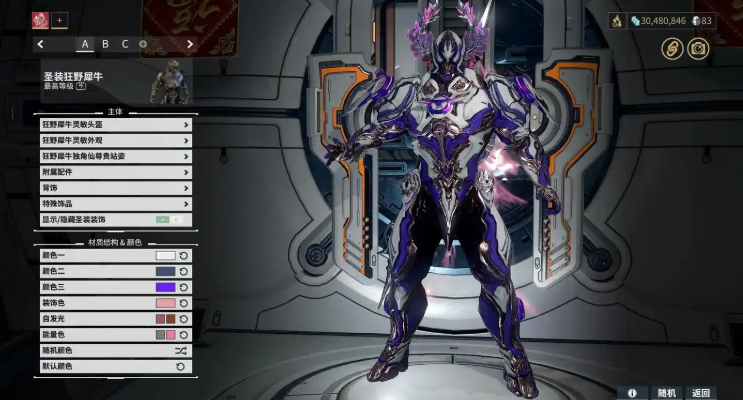This screenshot has height=400, width=743.
Task: Toggle 显示/隐藏圣装装饰 switch
Action: coord(167,219)
